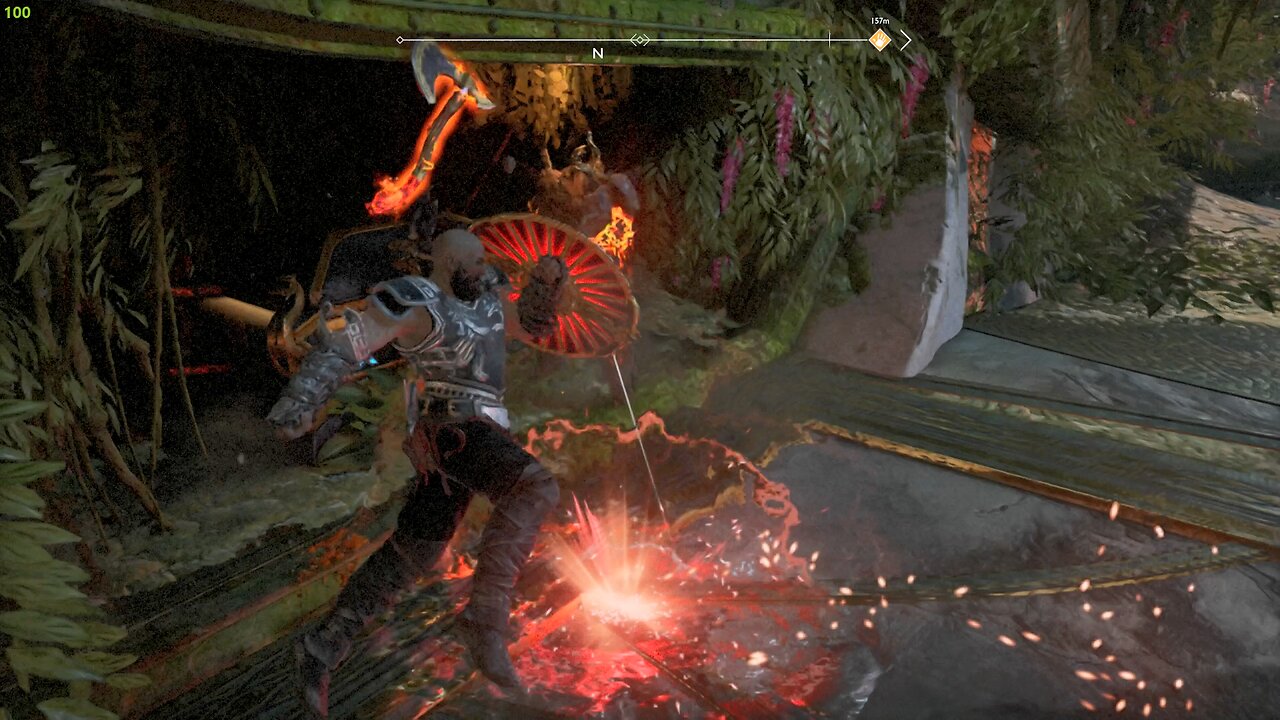Click the orange quest diamond under the distance label
The width and height of the screenshot is (1280, 720).
click(878, 38)
